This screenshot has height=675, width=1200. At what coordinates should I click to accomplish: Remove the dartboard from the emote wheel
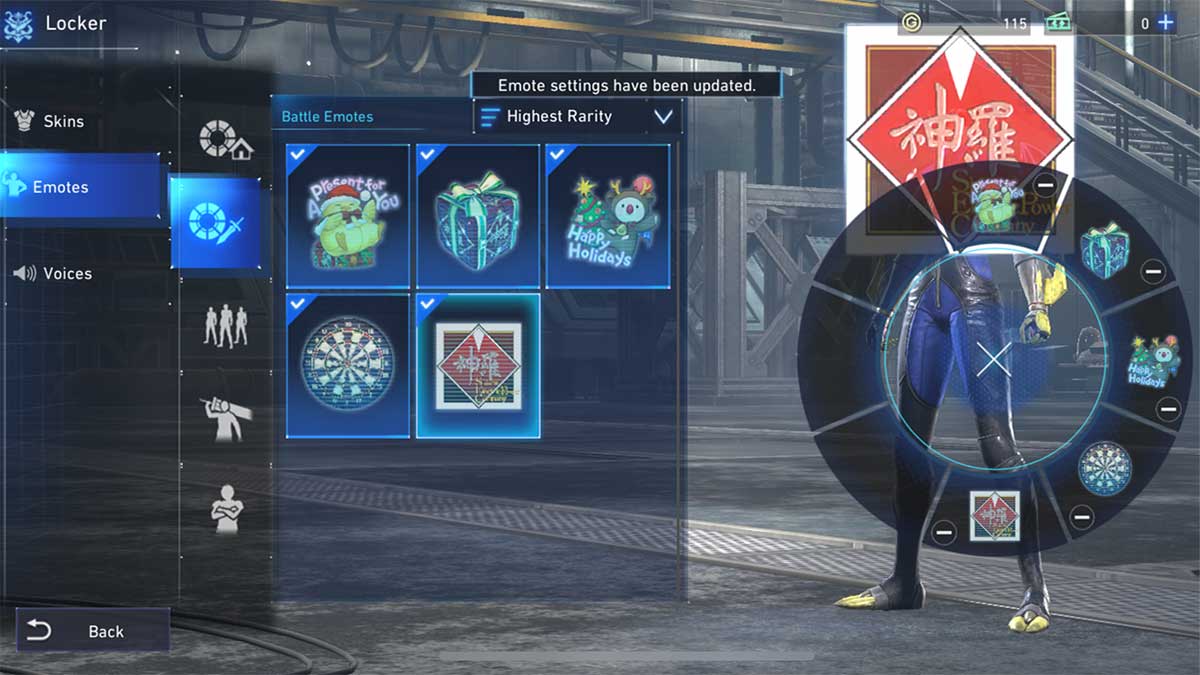(1081, 517)
